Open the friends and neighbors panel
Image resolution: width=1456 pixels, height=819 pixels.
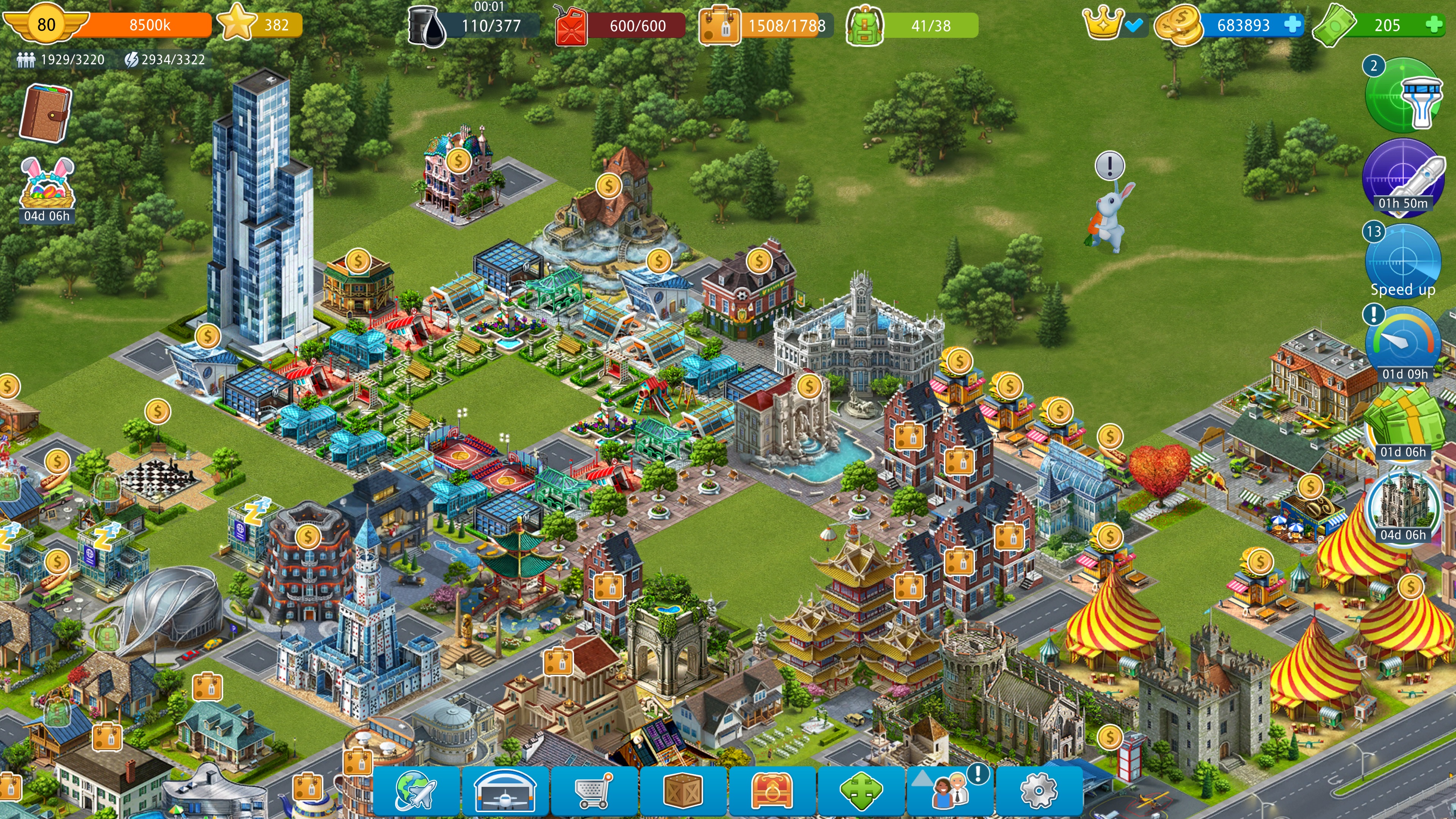pyautogui.click(x=949, y=789)
